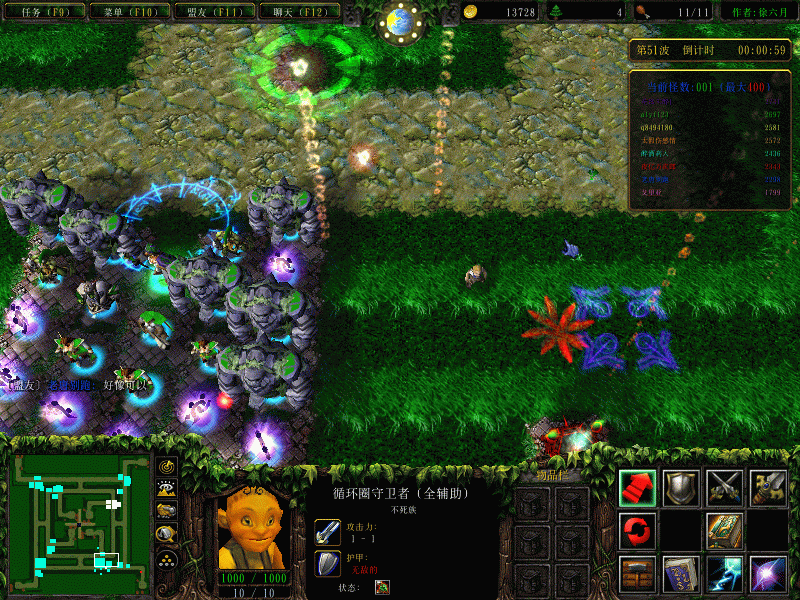Open the 菜单 (F10) main menu

click(125, 12)
